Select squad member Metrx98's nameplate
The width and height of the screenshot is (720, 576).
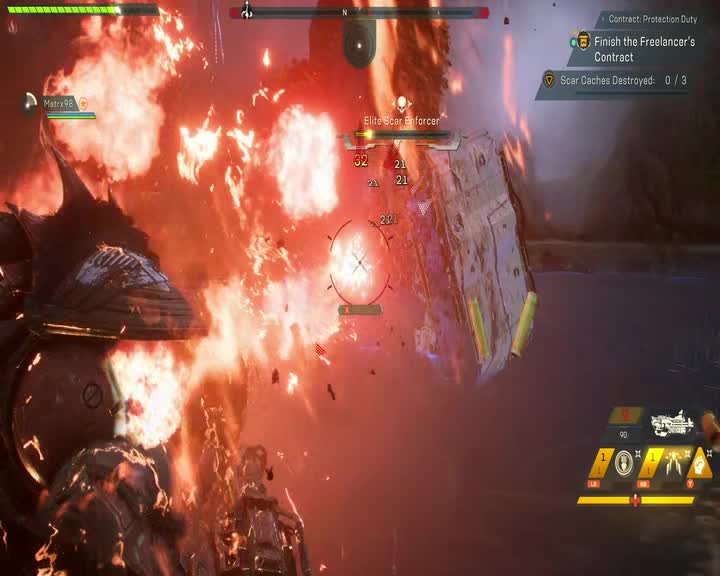62,103
